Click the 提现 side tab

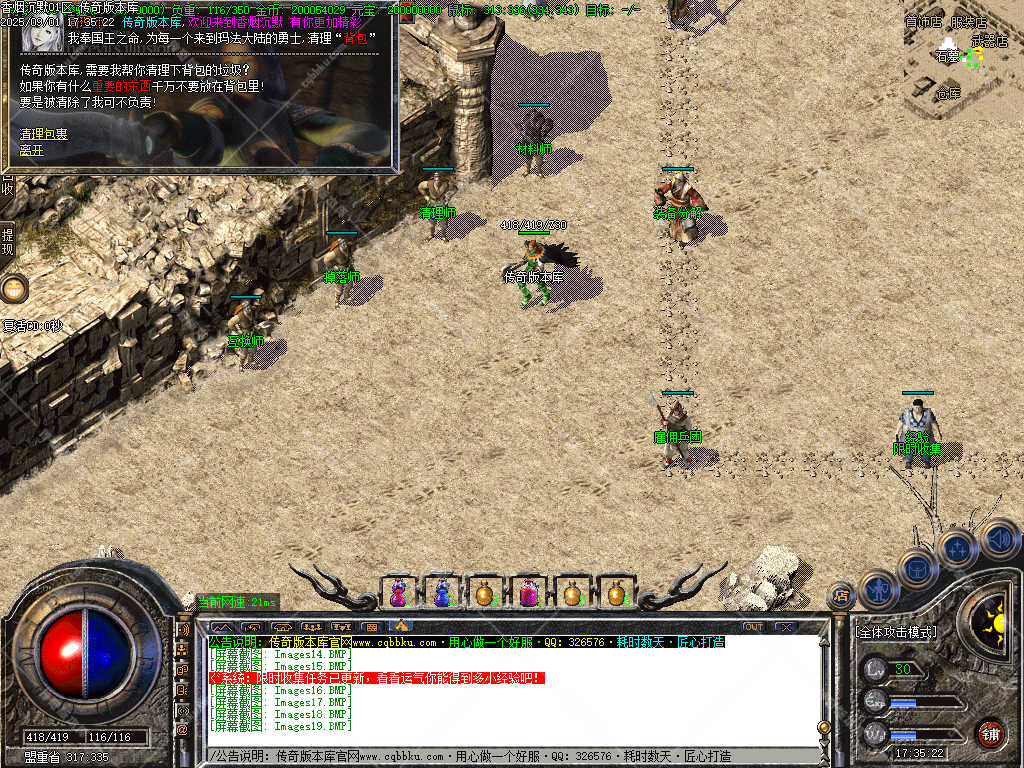(8, 241)
